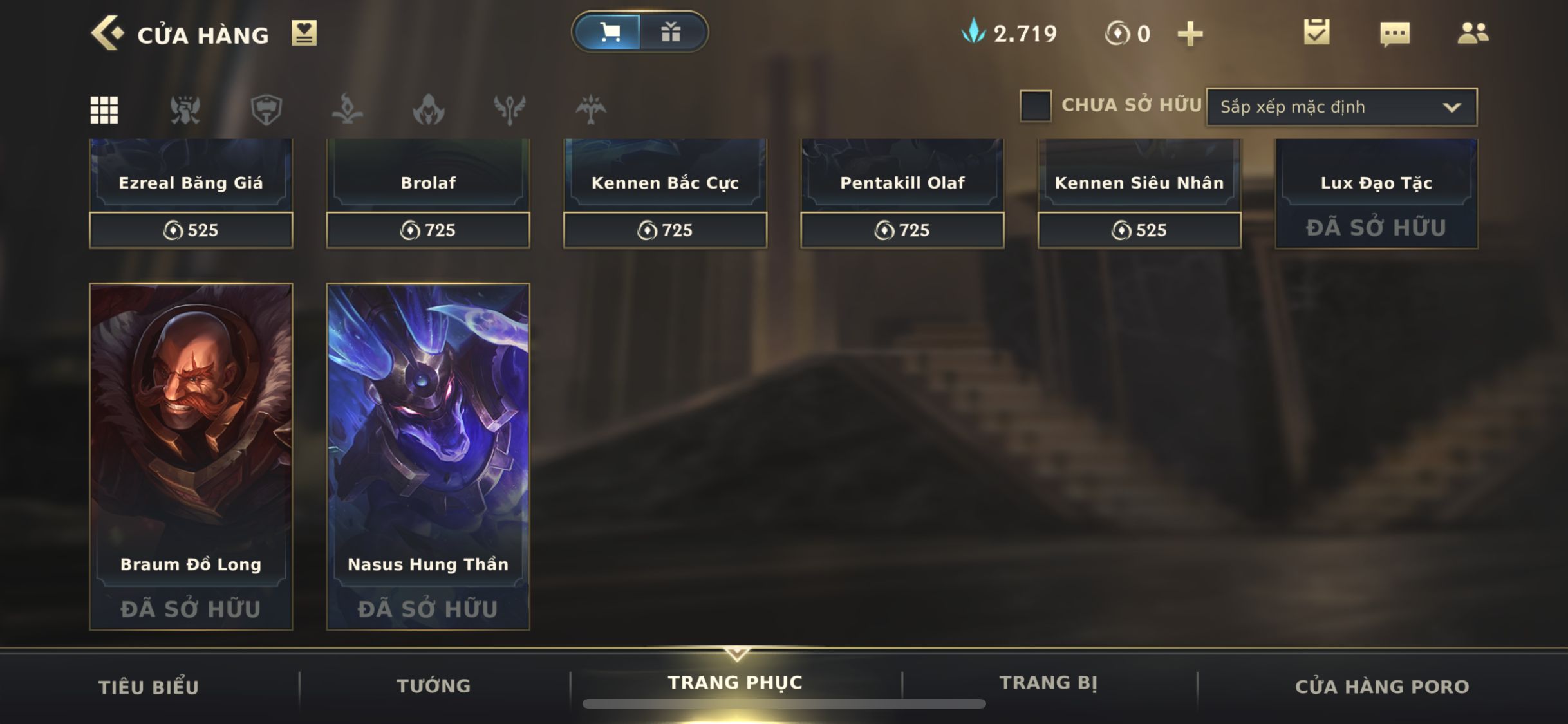Open the Tướng tab

pos(434,686)
